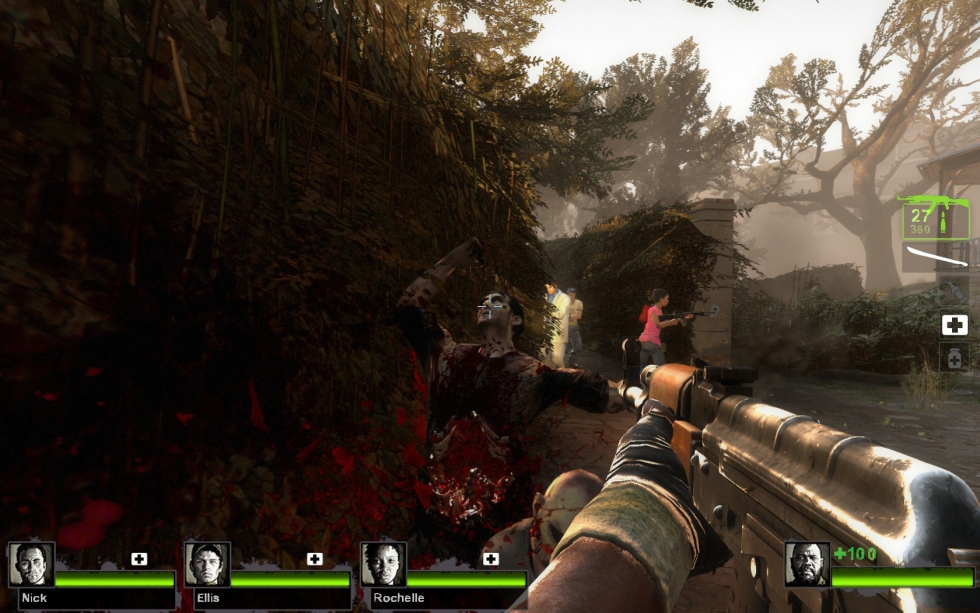The width and height of the screenshot is (980, 613).
Task: Click the medkit icon above Rochelle's health bar
Action: pos(491,559)
